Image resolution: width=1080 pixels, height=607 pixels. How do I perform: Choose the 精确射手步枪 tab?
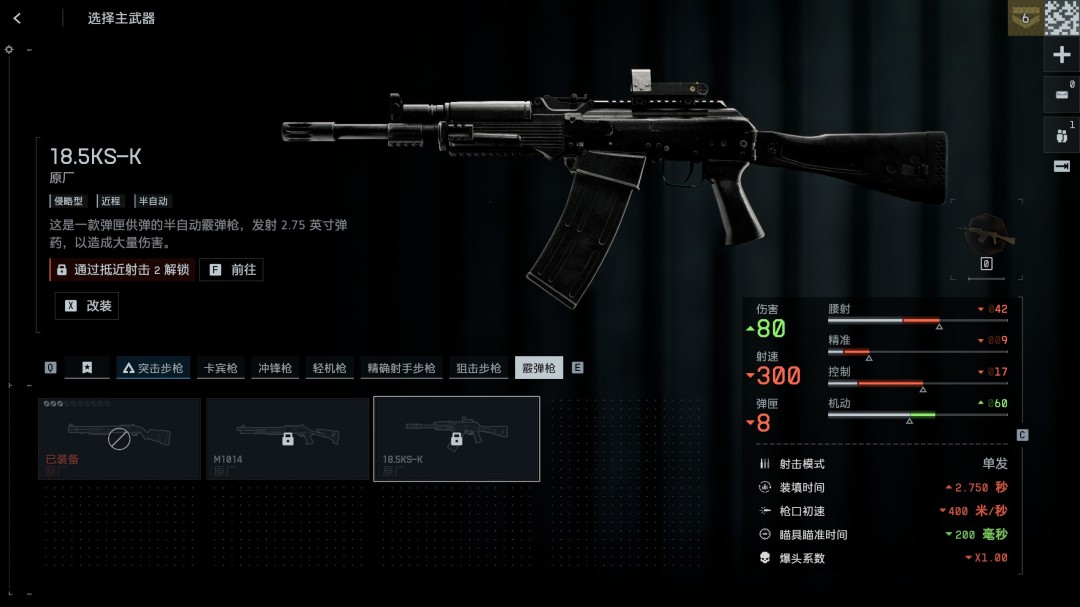click(401, 368)
